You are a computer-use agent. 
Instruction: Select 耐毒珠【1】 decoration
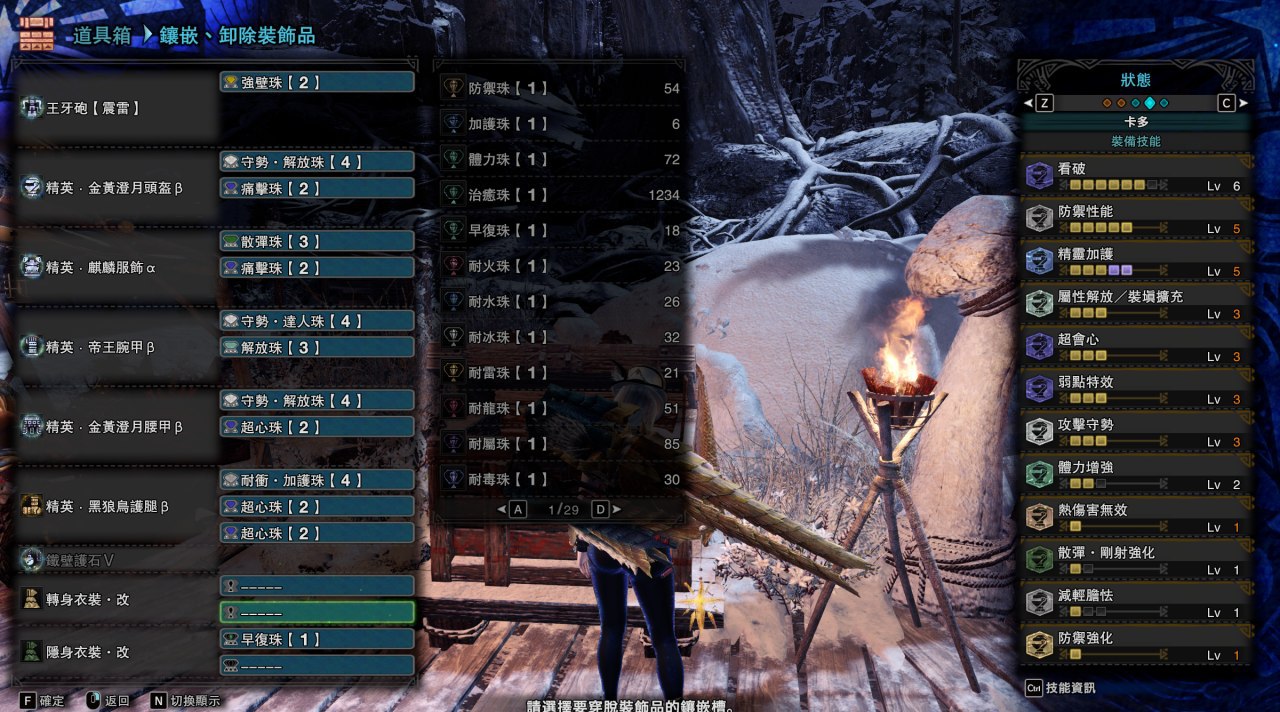[560, 480]
